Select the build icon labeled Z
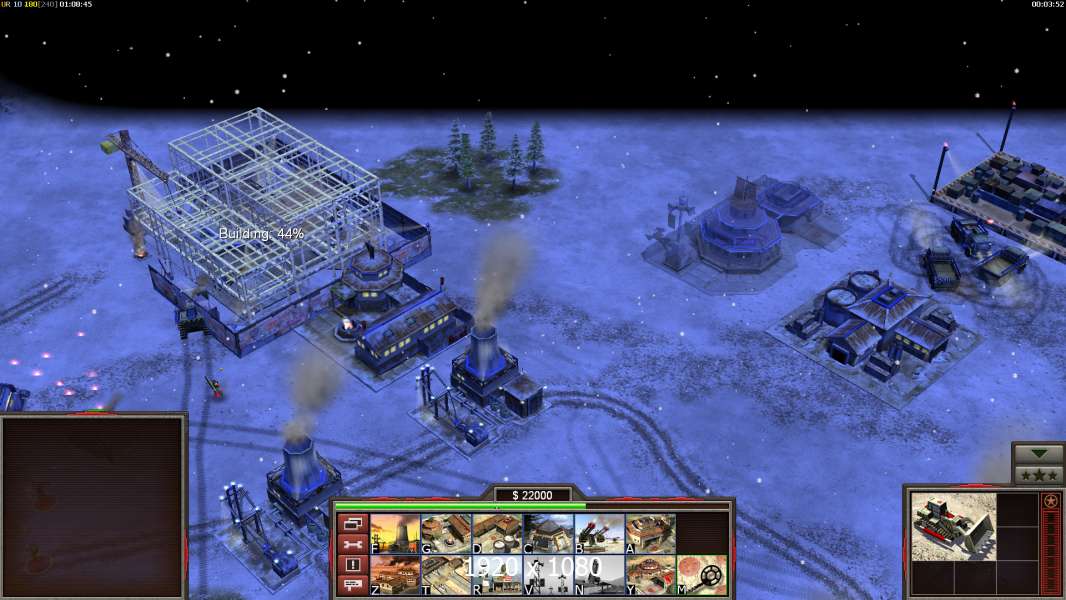 click(x=395, y=575)
